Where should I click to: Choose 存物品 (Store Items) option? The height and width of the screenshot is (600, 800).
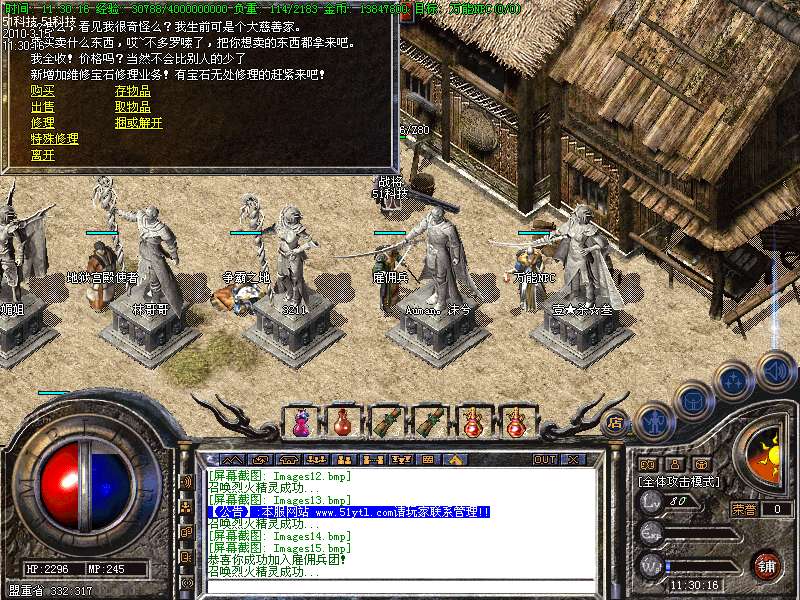click(132, 91)
